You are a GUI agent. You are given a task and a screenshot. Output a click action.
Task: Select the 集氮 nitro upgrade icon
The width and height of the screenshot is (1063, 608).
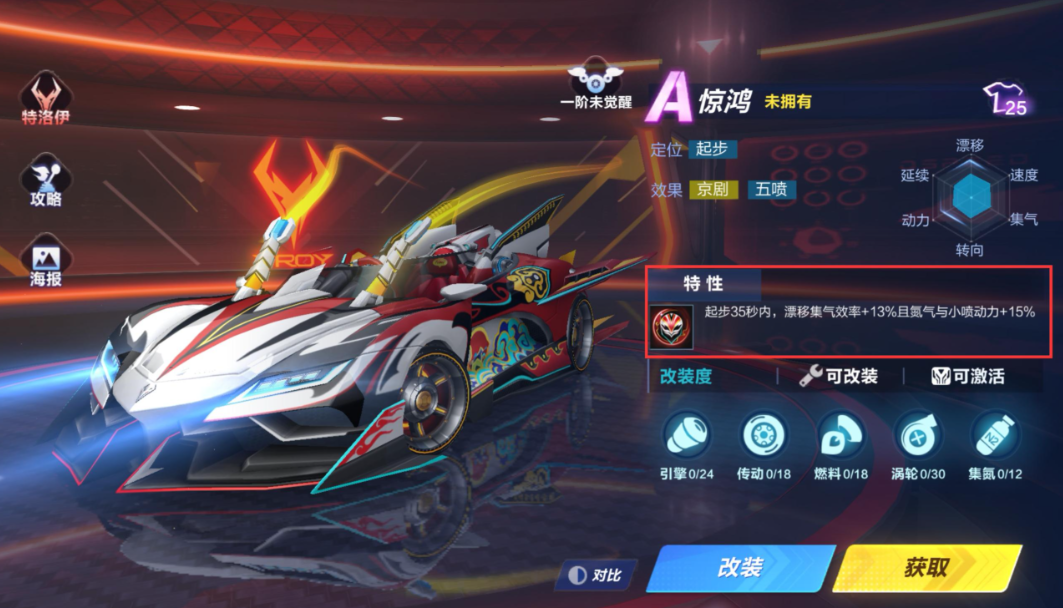(x=994, y=436)
